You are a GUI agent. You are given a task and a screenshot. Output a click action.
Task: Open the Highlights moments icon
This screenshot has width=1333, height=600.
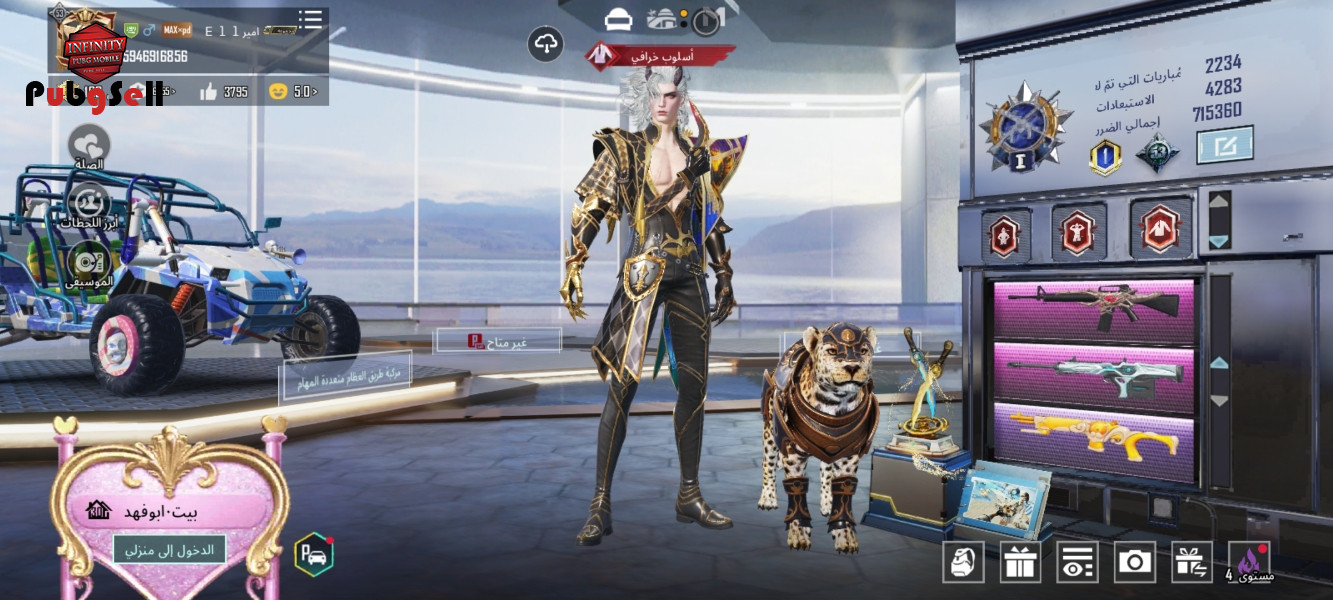[x=89, y=204]
